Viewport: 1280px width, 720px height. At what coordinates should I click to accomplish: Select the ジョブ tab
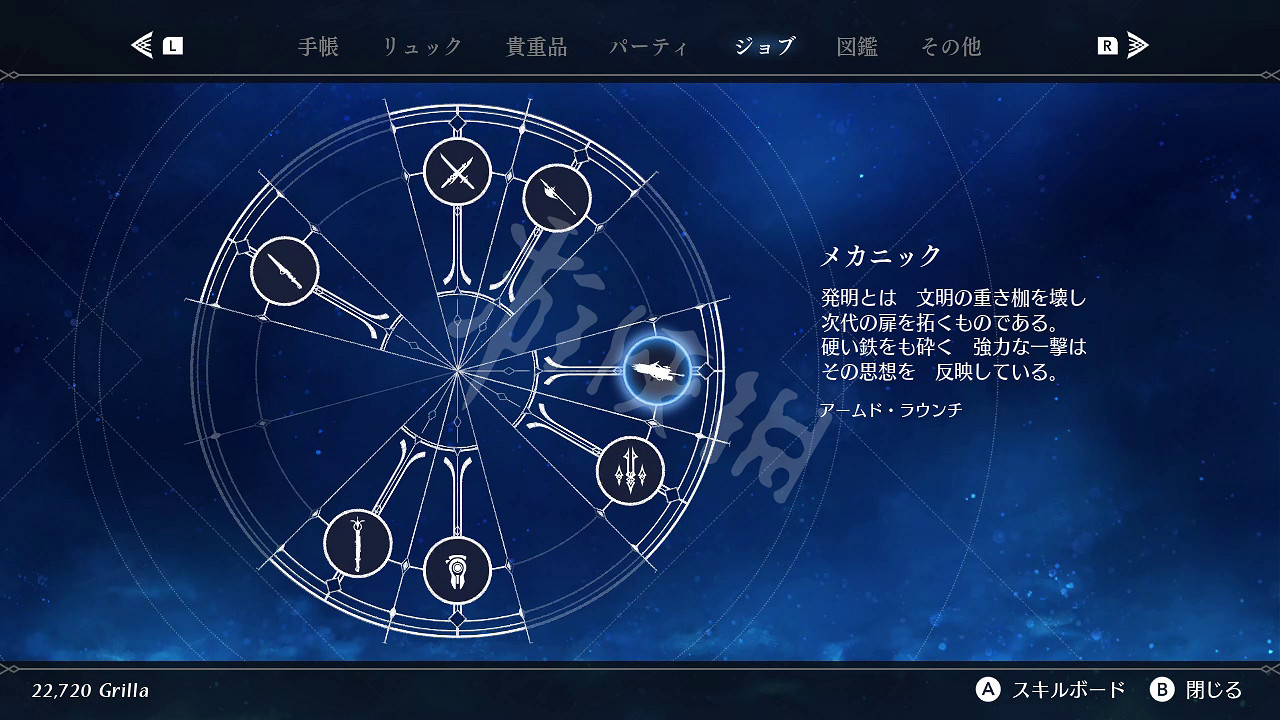point(764,45)
